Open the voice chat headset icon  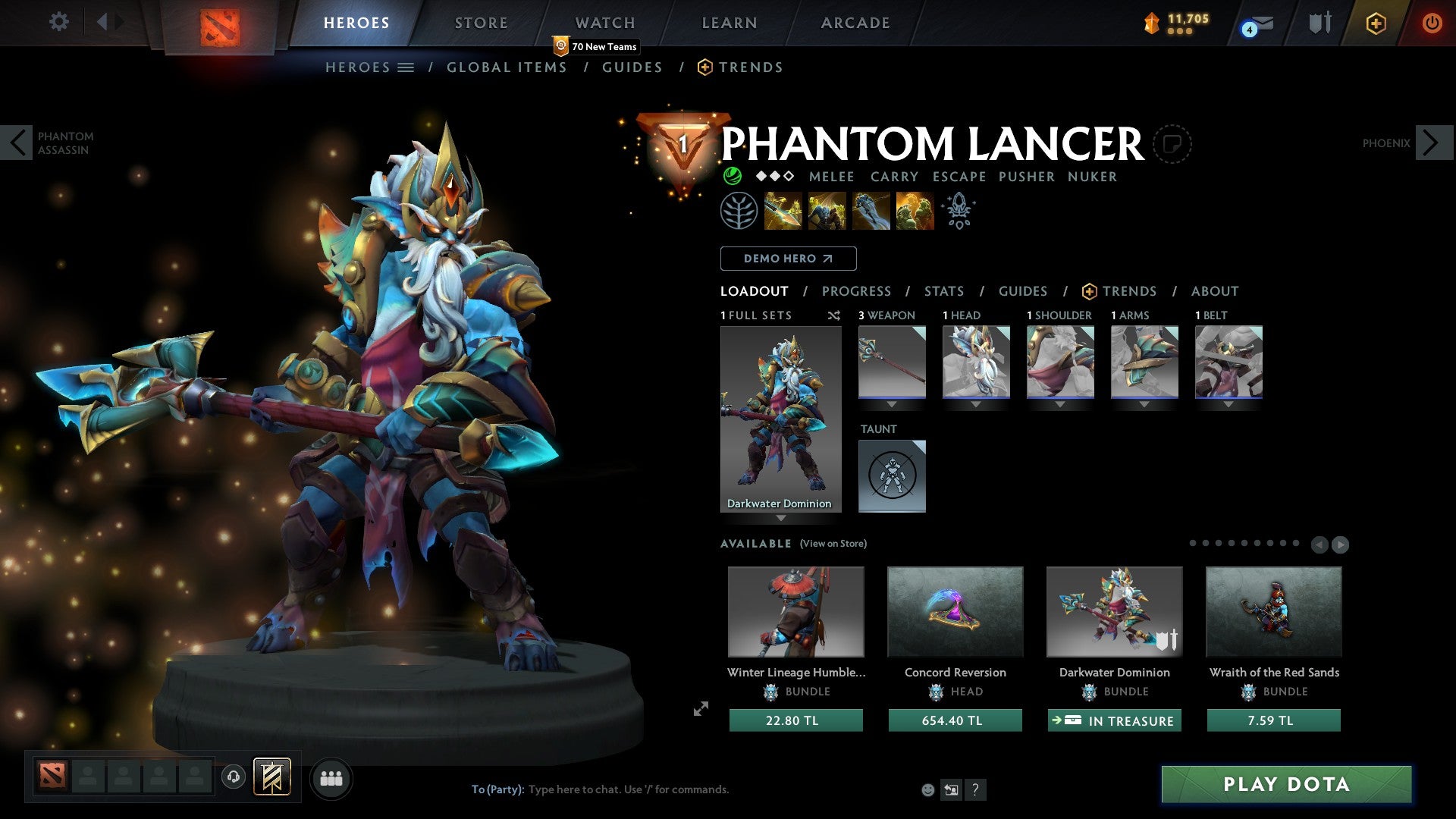(233, 778)
